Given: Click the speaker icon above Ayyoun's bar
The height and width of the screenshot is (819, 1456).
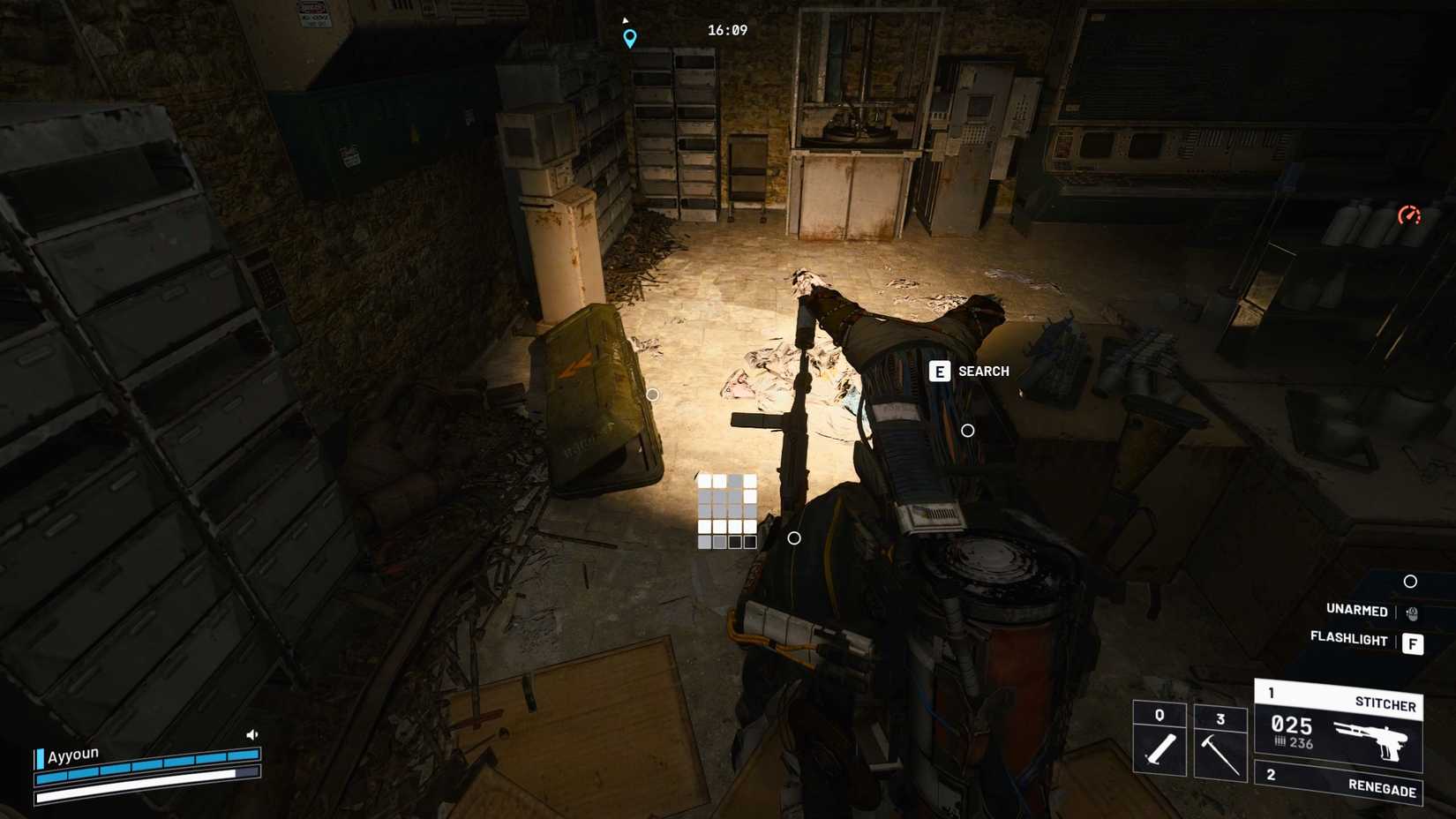Looking at the screenshot, I should (x=251, y=733).
